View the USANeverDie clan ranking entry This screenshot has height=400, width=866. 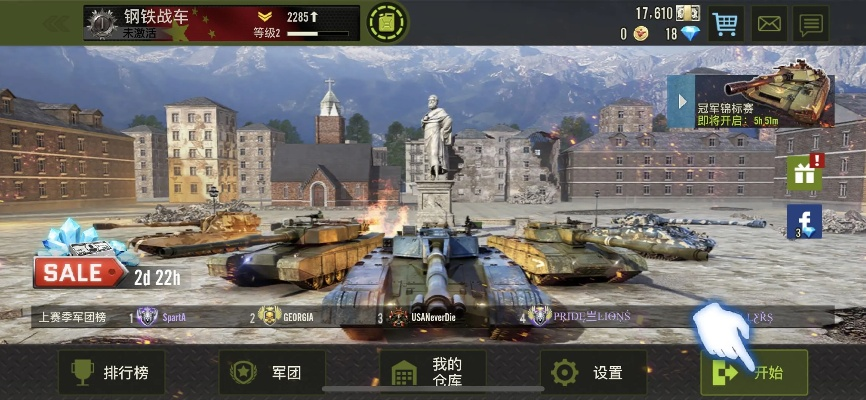click(x=425, y=317)
